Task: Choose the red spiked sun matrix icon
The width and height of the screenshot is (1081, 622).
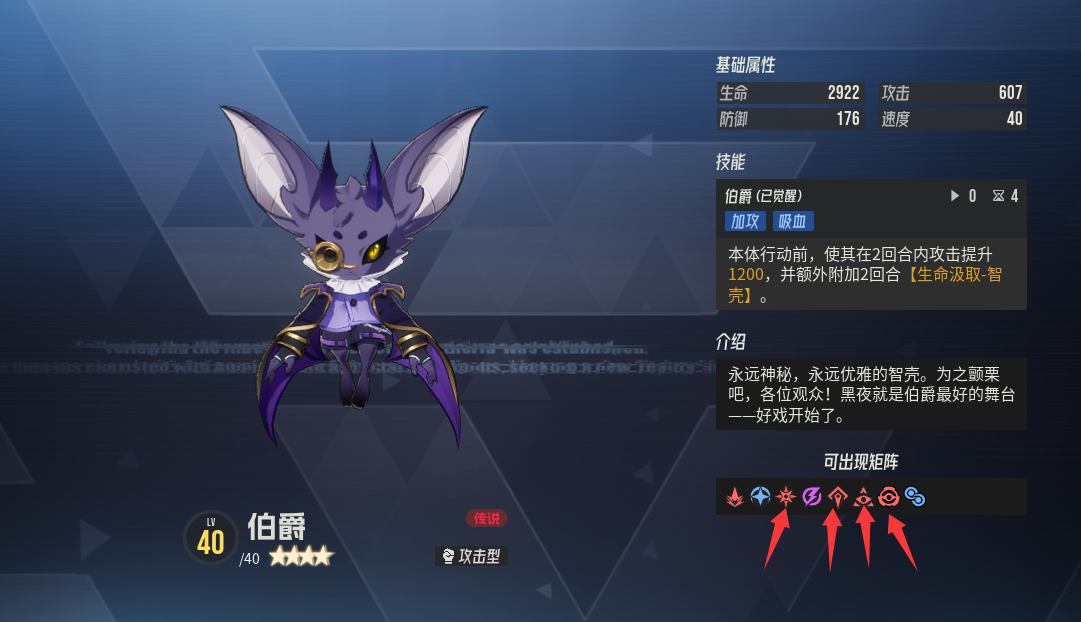Action: 786,496
